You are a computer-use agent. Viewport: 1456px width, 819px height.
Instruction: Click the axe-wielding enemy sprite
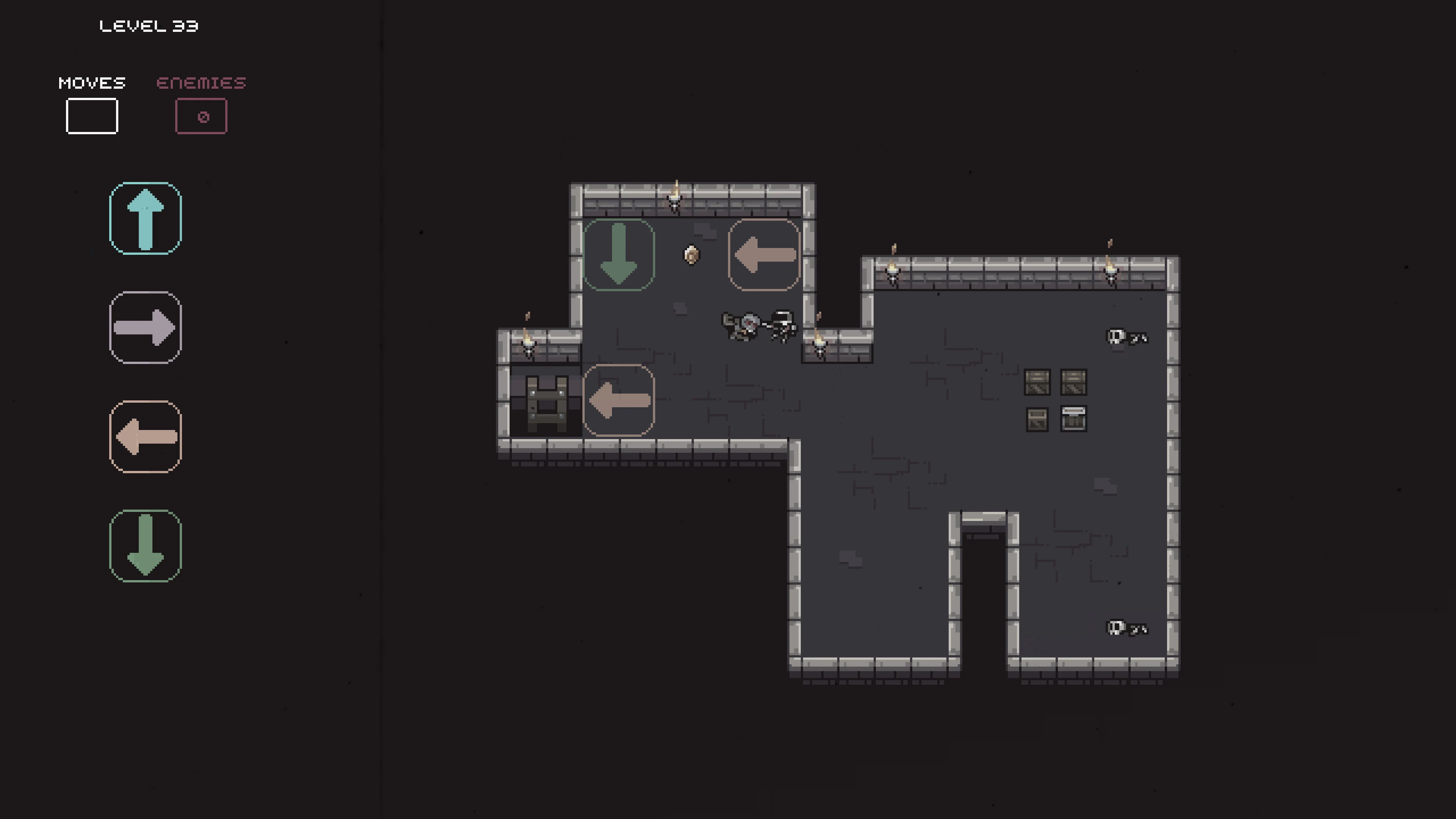click(742, 327)
